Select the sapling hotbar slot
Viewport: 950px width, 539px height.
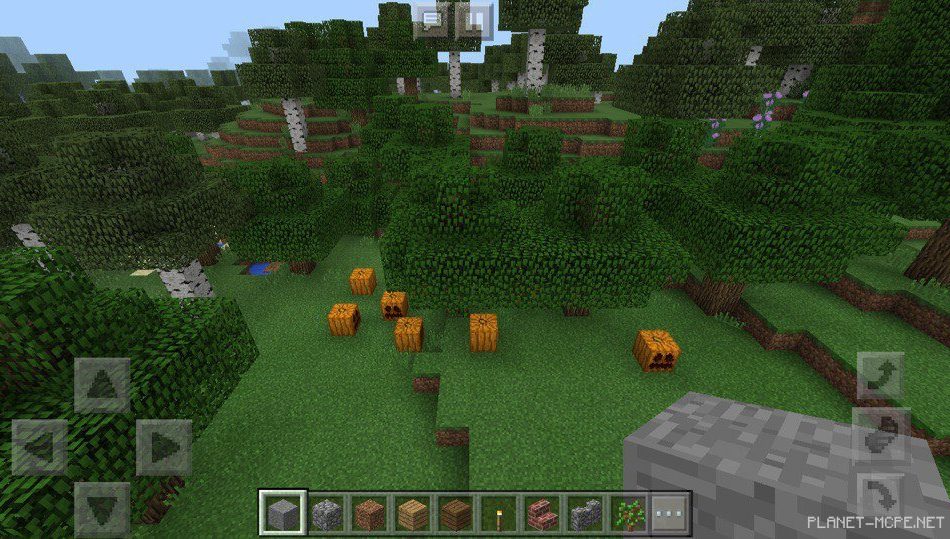627,514
